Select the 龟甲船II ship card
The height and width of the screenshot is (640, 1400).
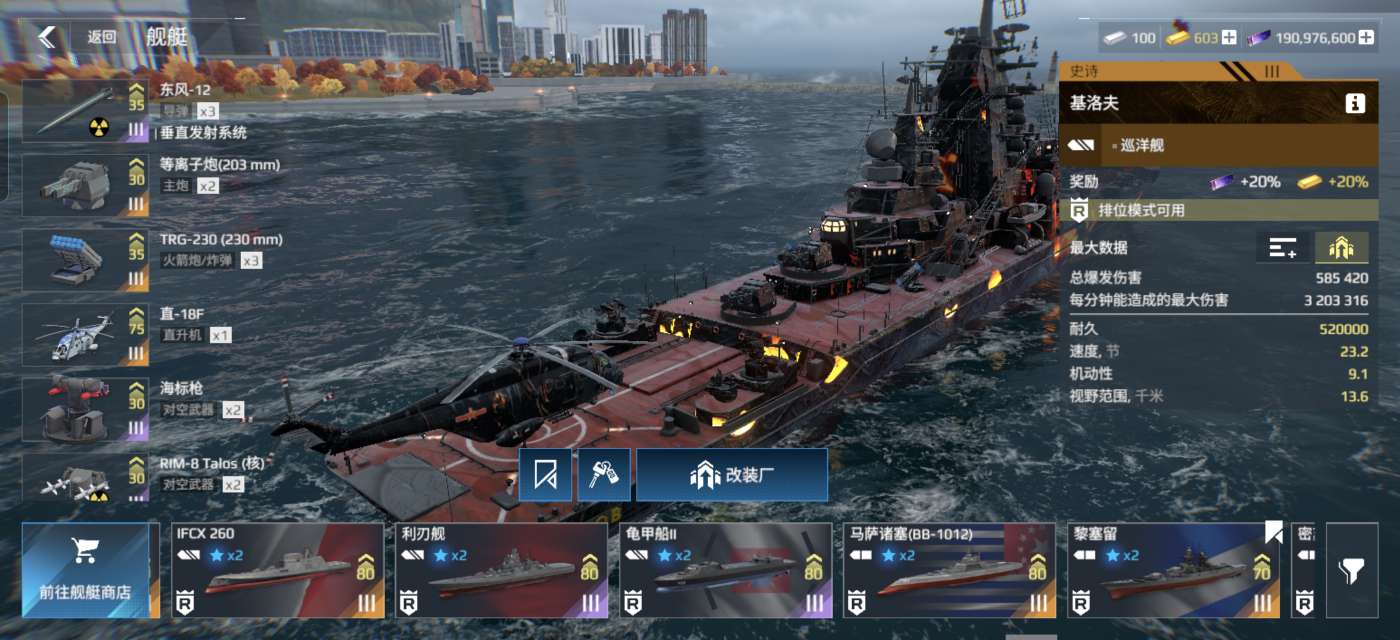725,570
